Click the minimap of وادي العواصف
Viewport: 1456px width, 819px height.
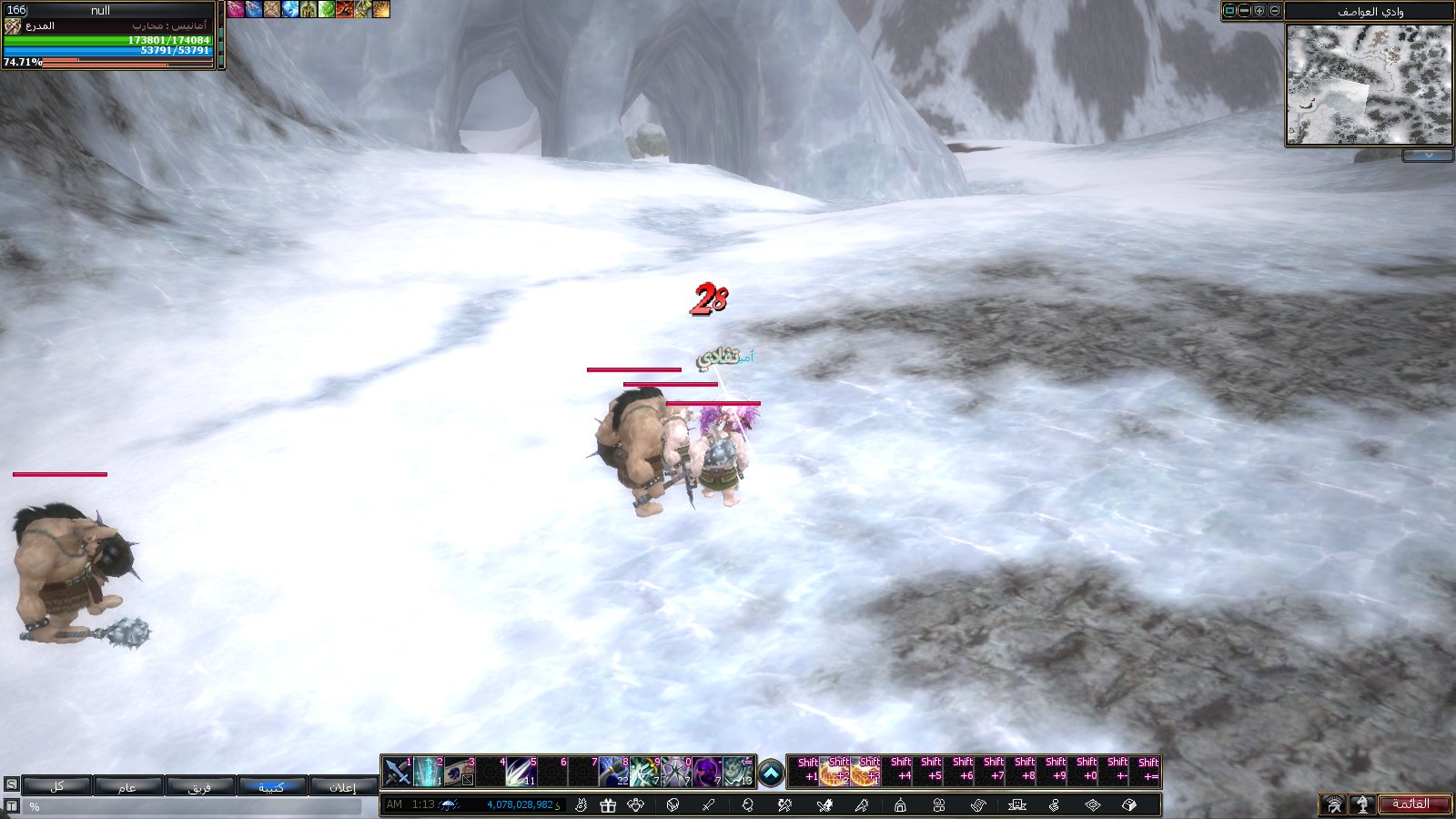(x=1368, y=85)
